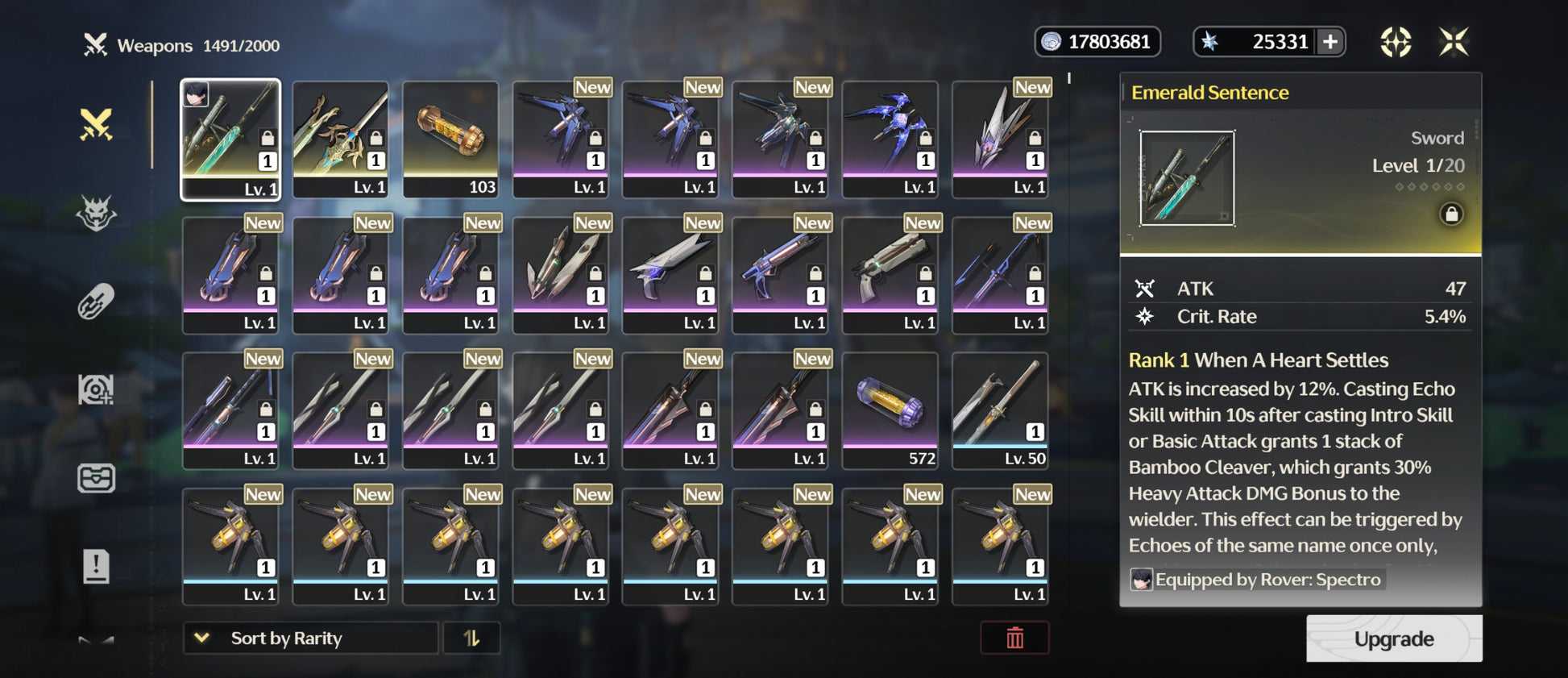Select the white-barreled pistol weapon slot
Image resolution: width=1568 pixels, height=678 pixels.
tap(890, 275)
